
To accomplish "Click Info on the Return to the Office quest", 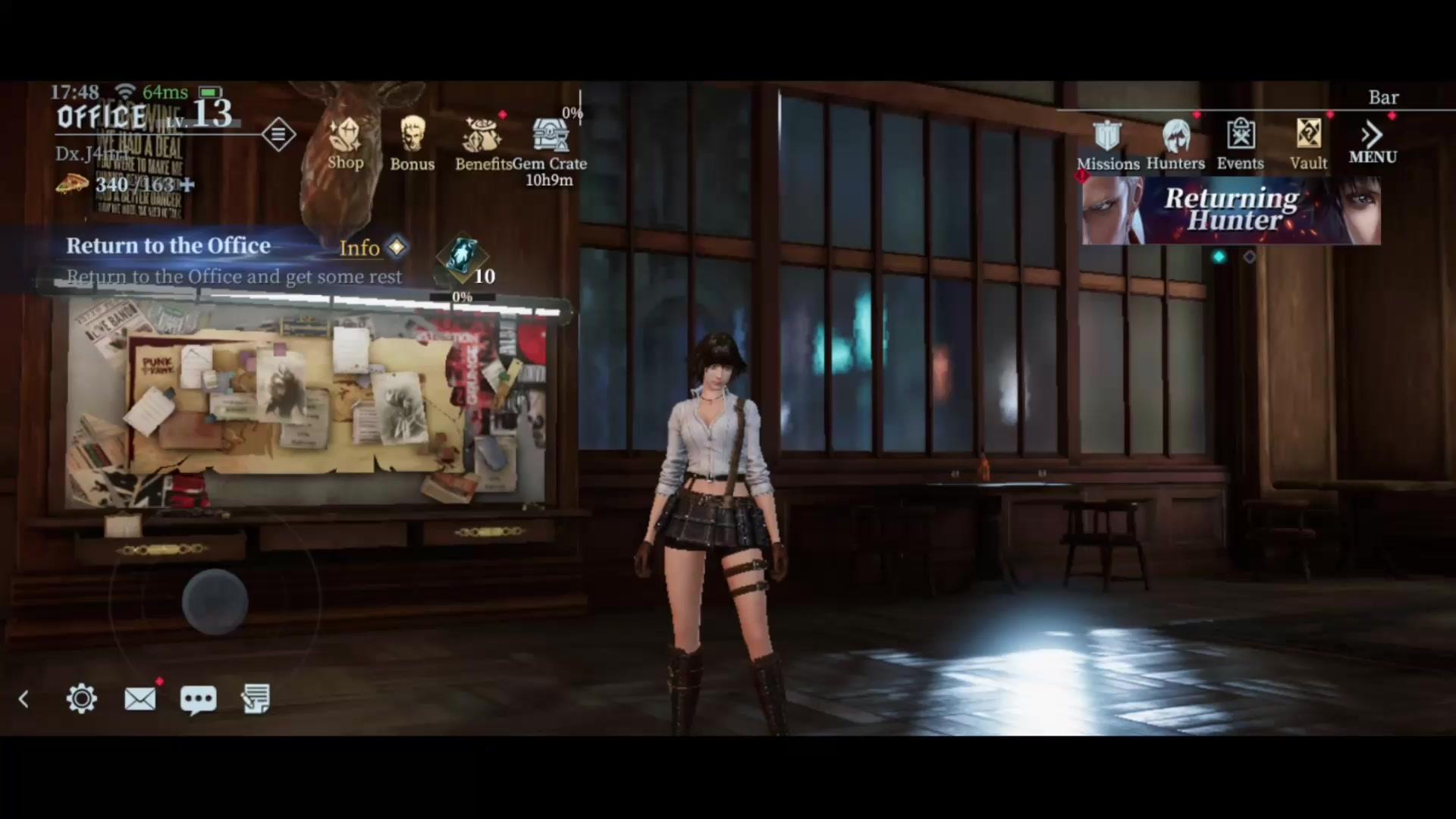I will coord(359,248).
